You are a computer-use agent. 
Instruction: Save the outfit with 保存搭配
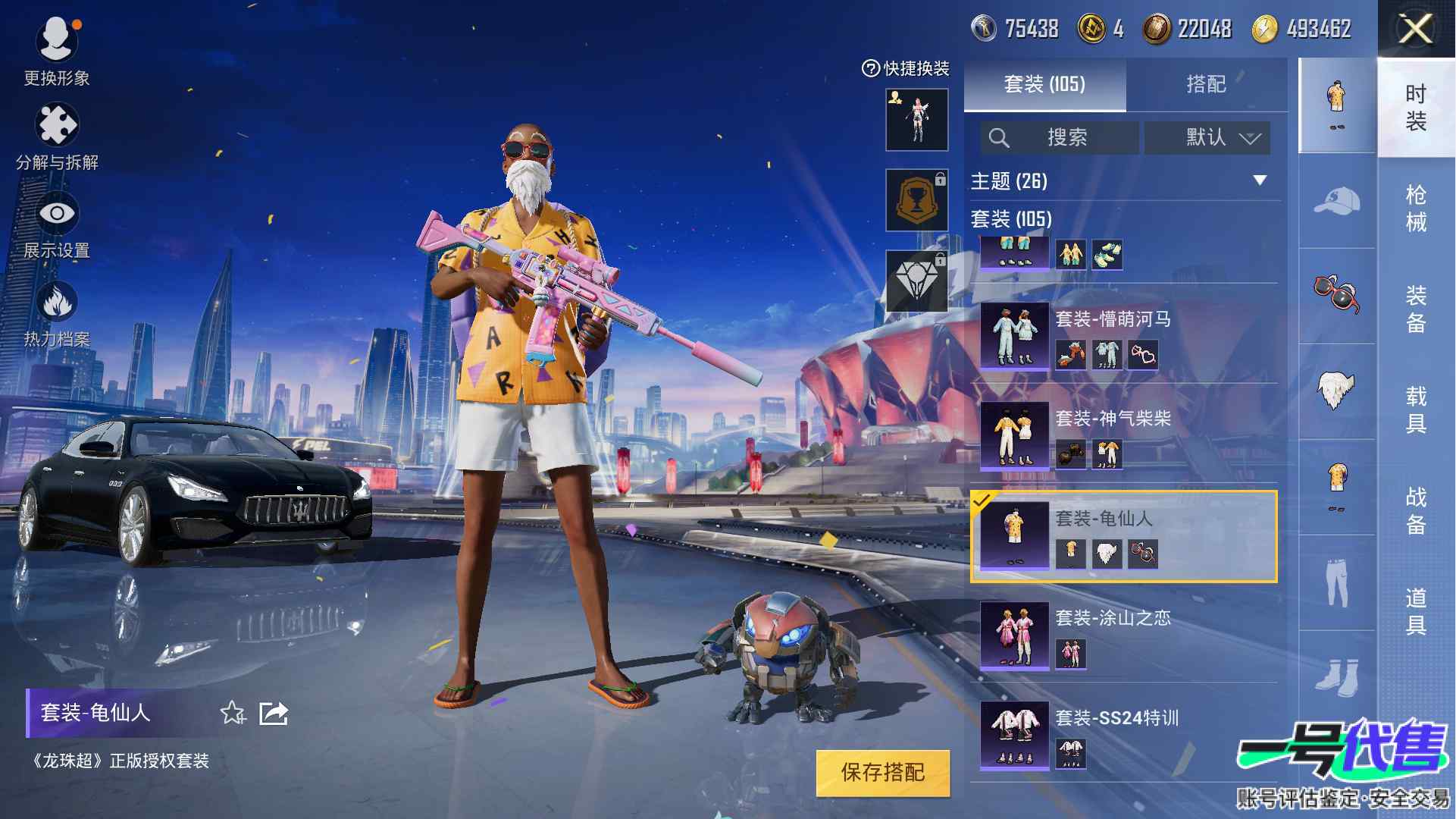click(882, 773)
